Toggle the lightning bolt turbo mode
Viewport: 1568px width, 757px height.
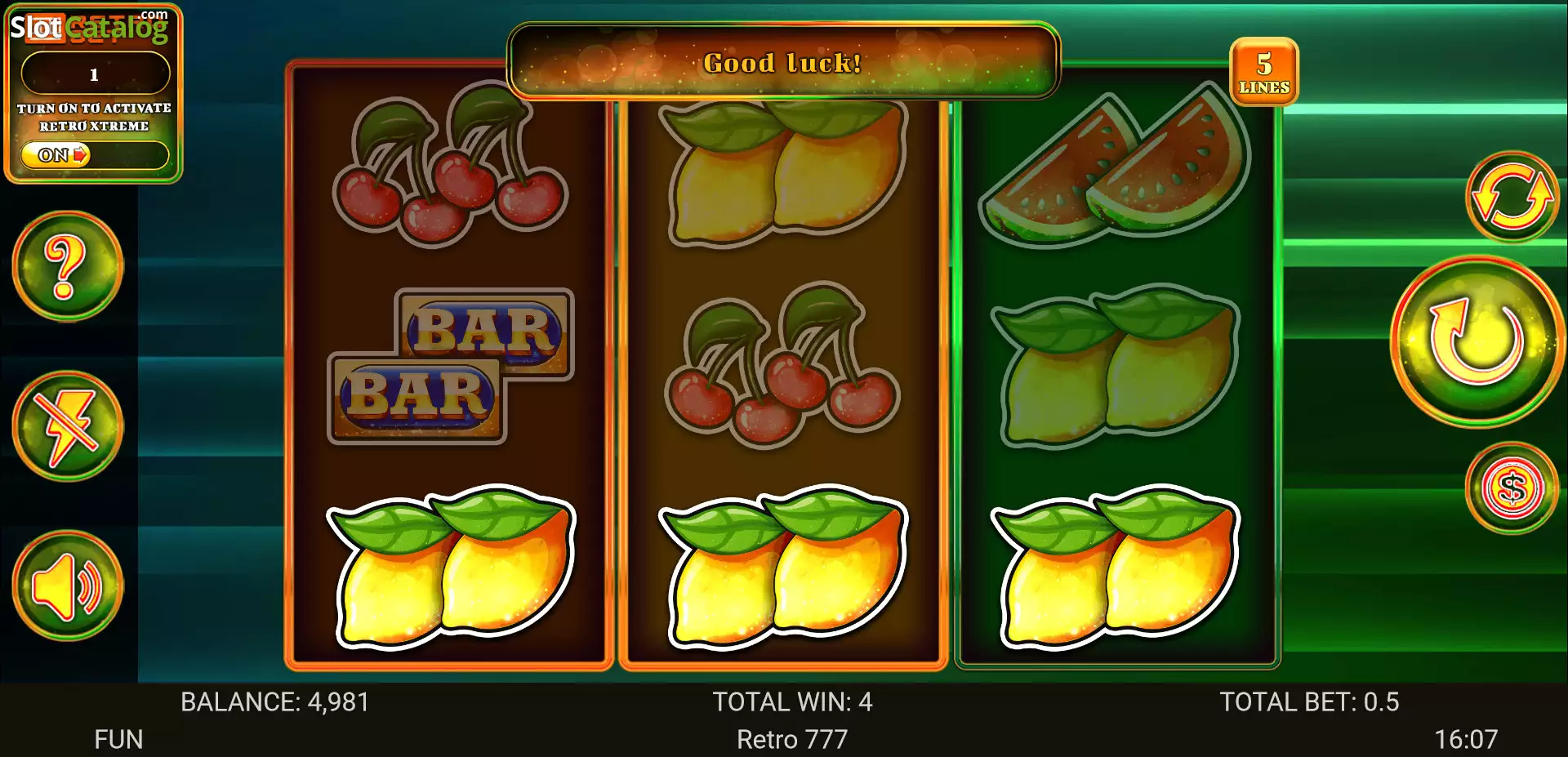pos(68,426)
